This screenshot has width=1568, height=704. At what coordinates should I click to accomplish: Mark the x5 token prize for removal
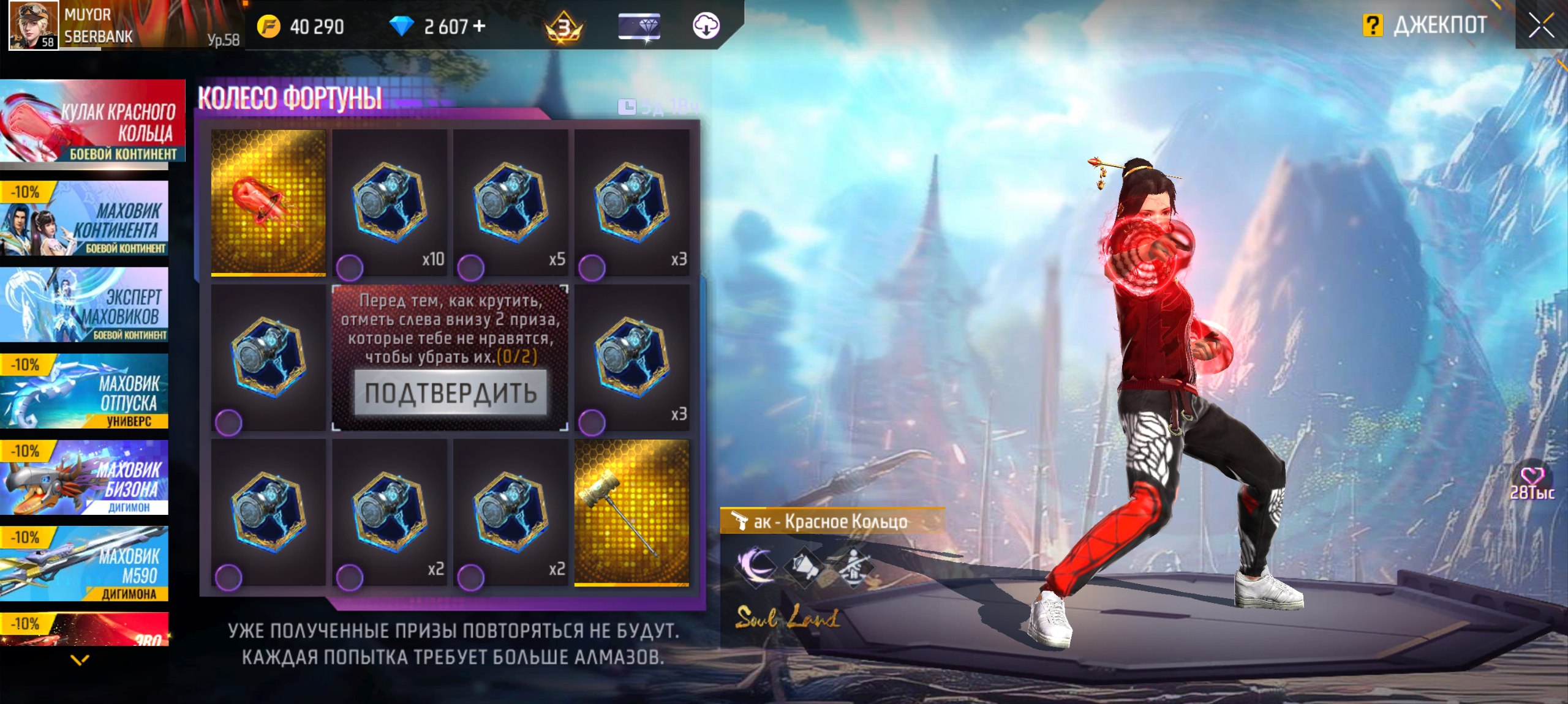[x=471, y=267]
